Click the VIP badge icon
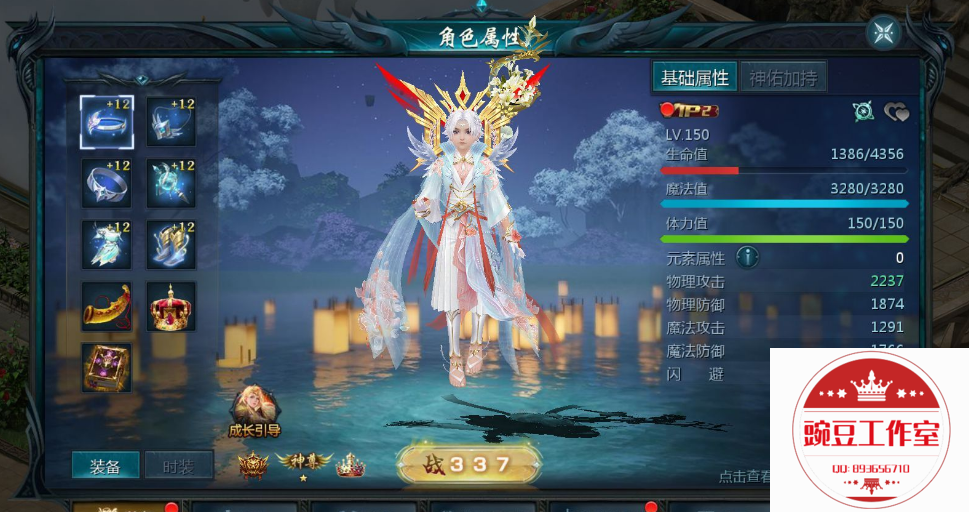The image size is (969, 512). pyautogui.click(x=689, y=110)
